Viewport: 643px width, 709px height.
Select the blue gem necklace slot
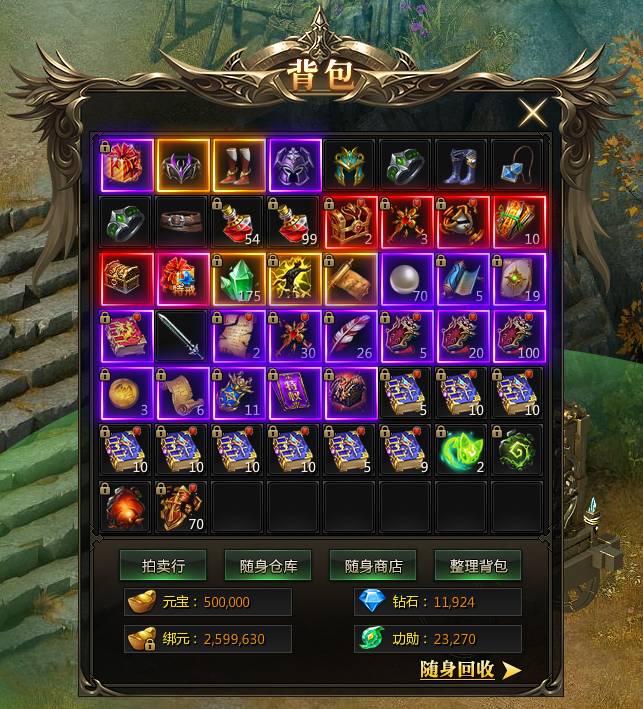tap(518, 165)
